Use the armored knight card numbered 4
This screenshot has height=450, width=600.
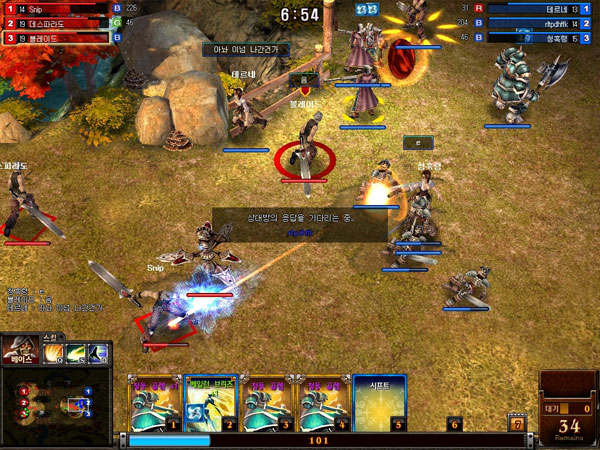(323, 401)
